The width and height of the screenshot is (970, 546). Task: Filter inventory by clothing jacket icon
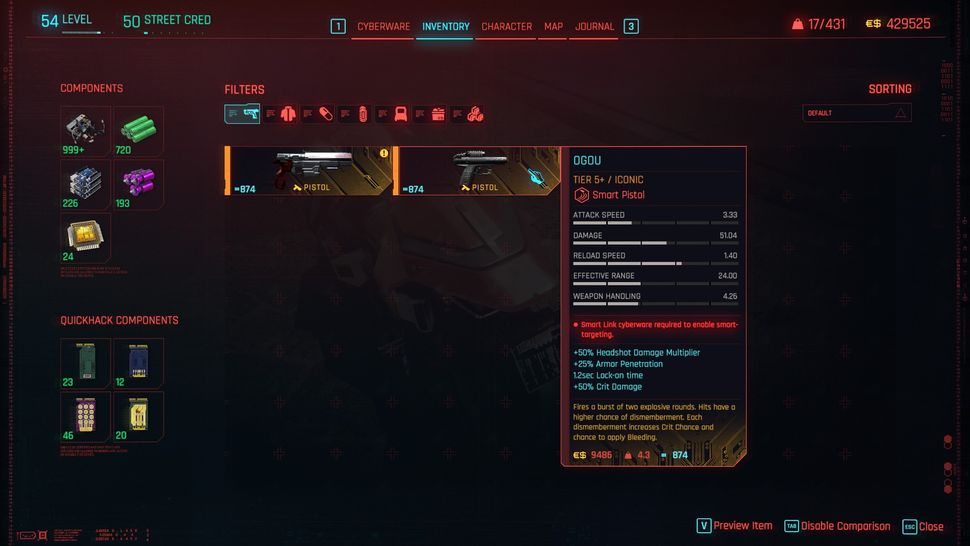coord(288,114)
